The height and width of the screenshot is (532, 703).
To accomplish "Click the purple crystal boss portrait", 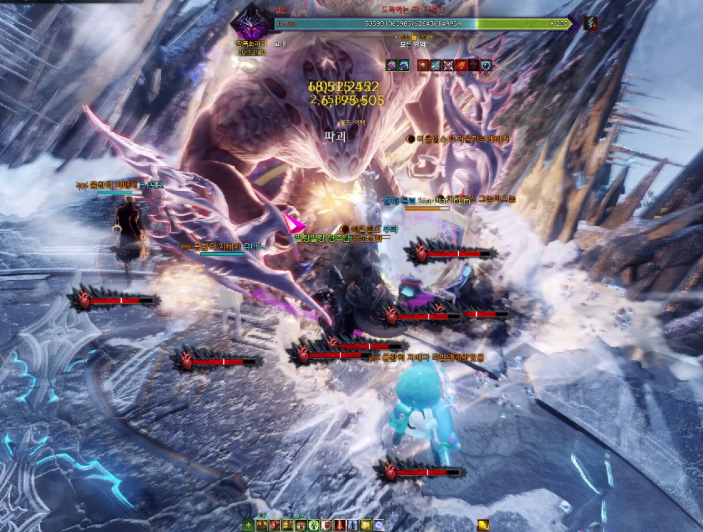I will (249, 22).
